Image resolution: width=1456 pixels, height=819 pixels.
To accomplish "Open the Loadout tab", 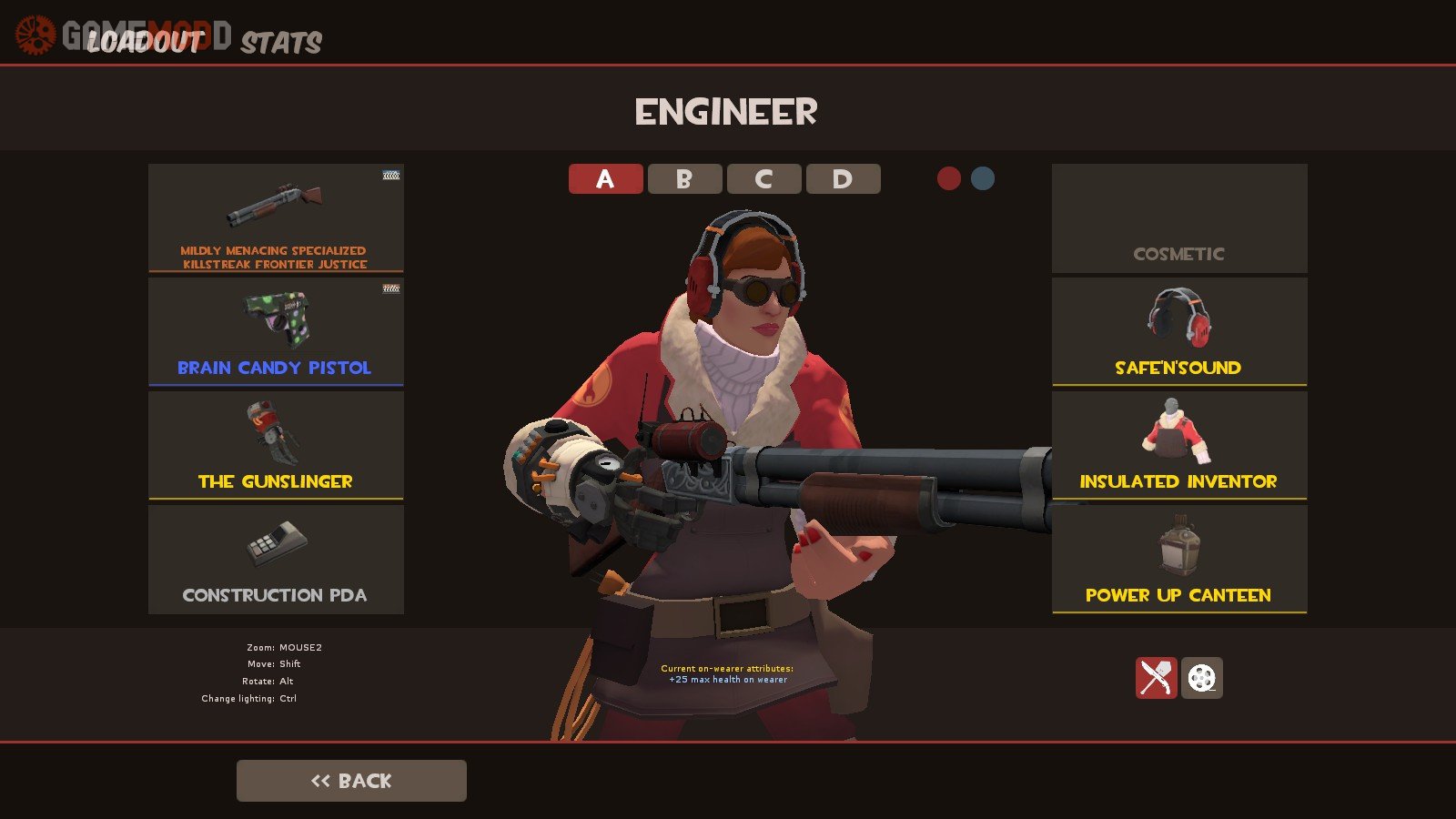I will (144, 42).
